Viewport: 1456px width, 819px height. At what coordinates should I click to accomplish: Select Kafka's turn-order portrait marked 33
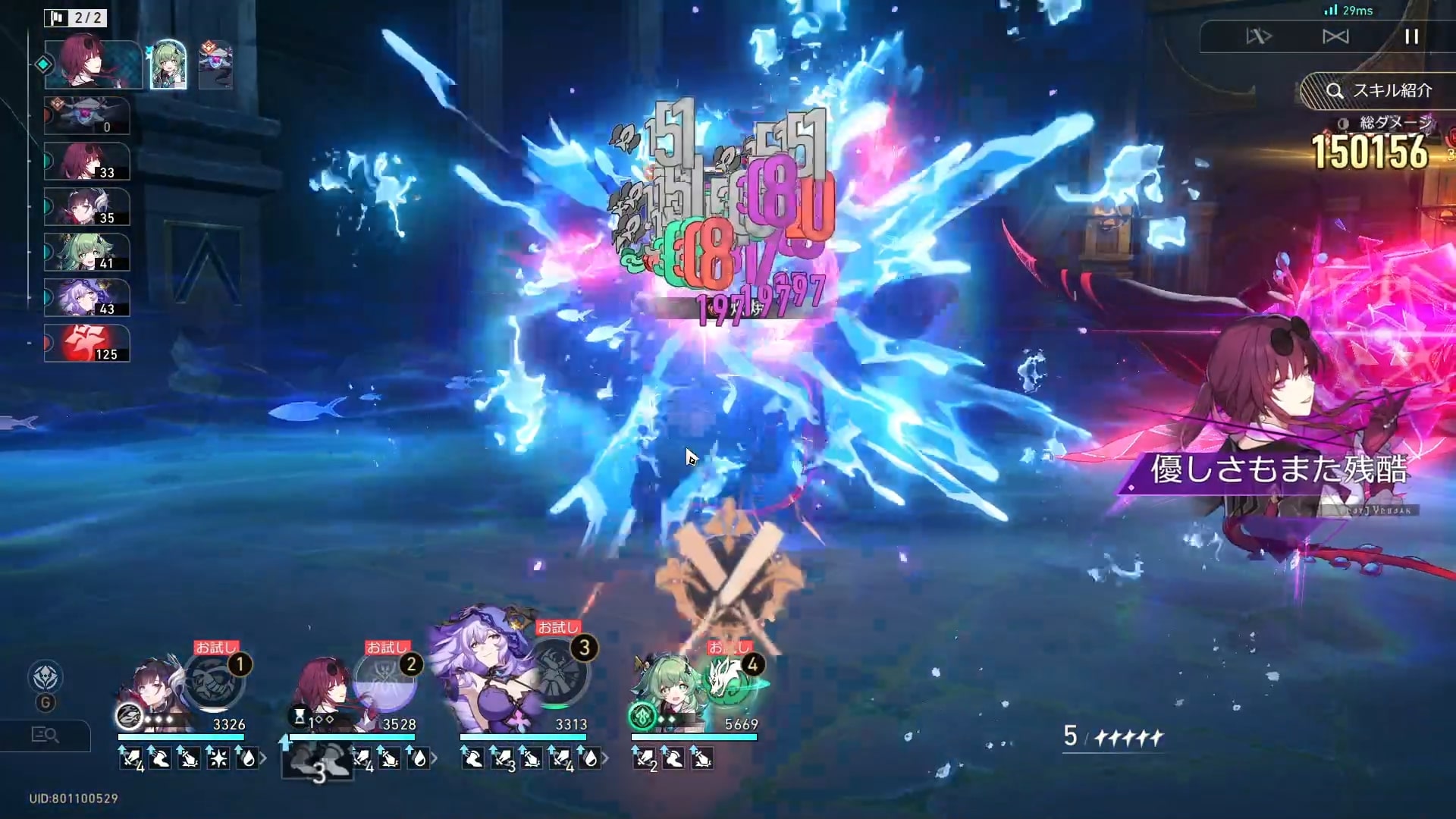[x=86, y=161]
